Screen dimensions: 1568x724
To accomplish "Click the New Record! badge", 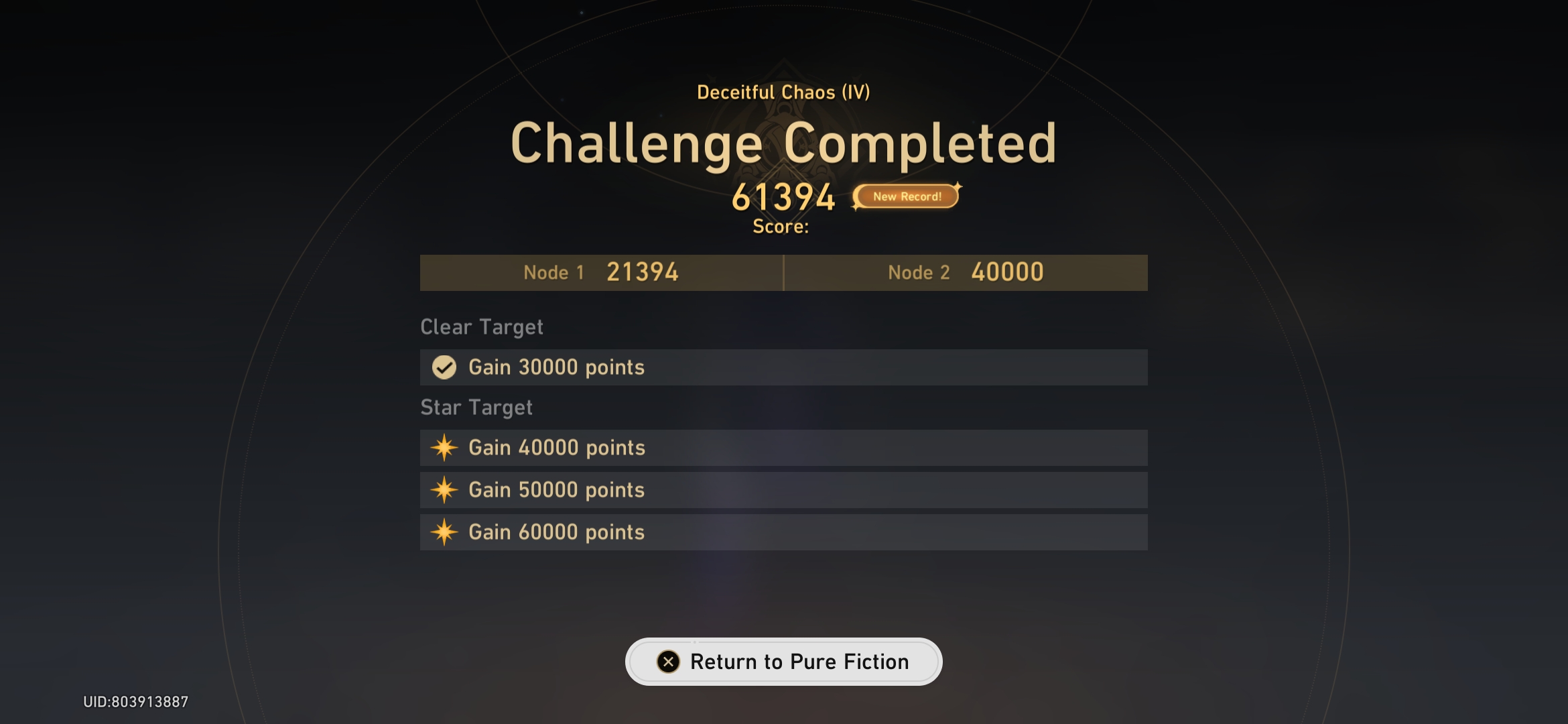I will tap(906, 196).
